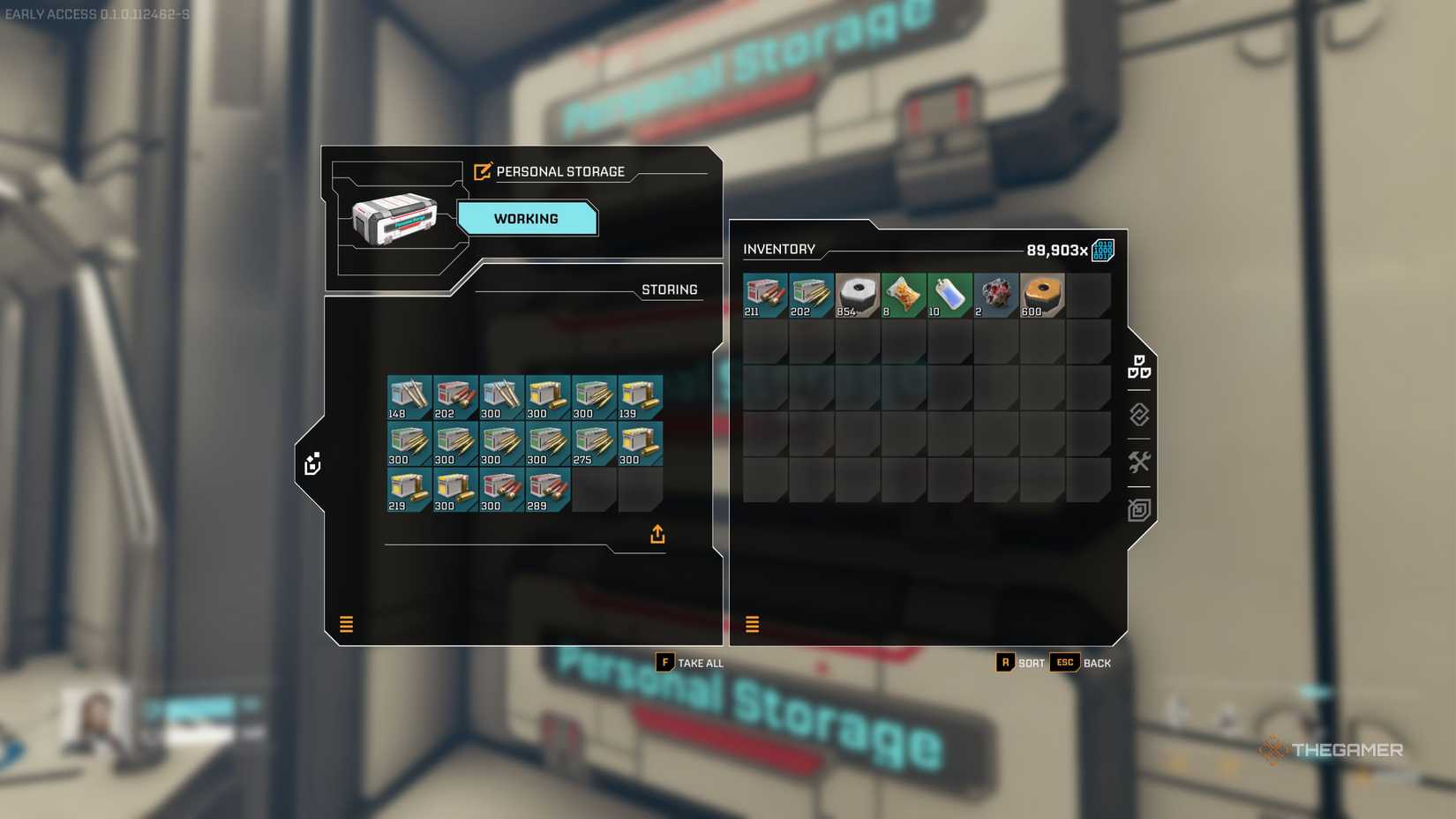Screen dimensions: 1456x819
Task: Select the rifle ammo box stack of 202 in inventory
Action: point(810,295)
